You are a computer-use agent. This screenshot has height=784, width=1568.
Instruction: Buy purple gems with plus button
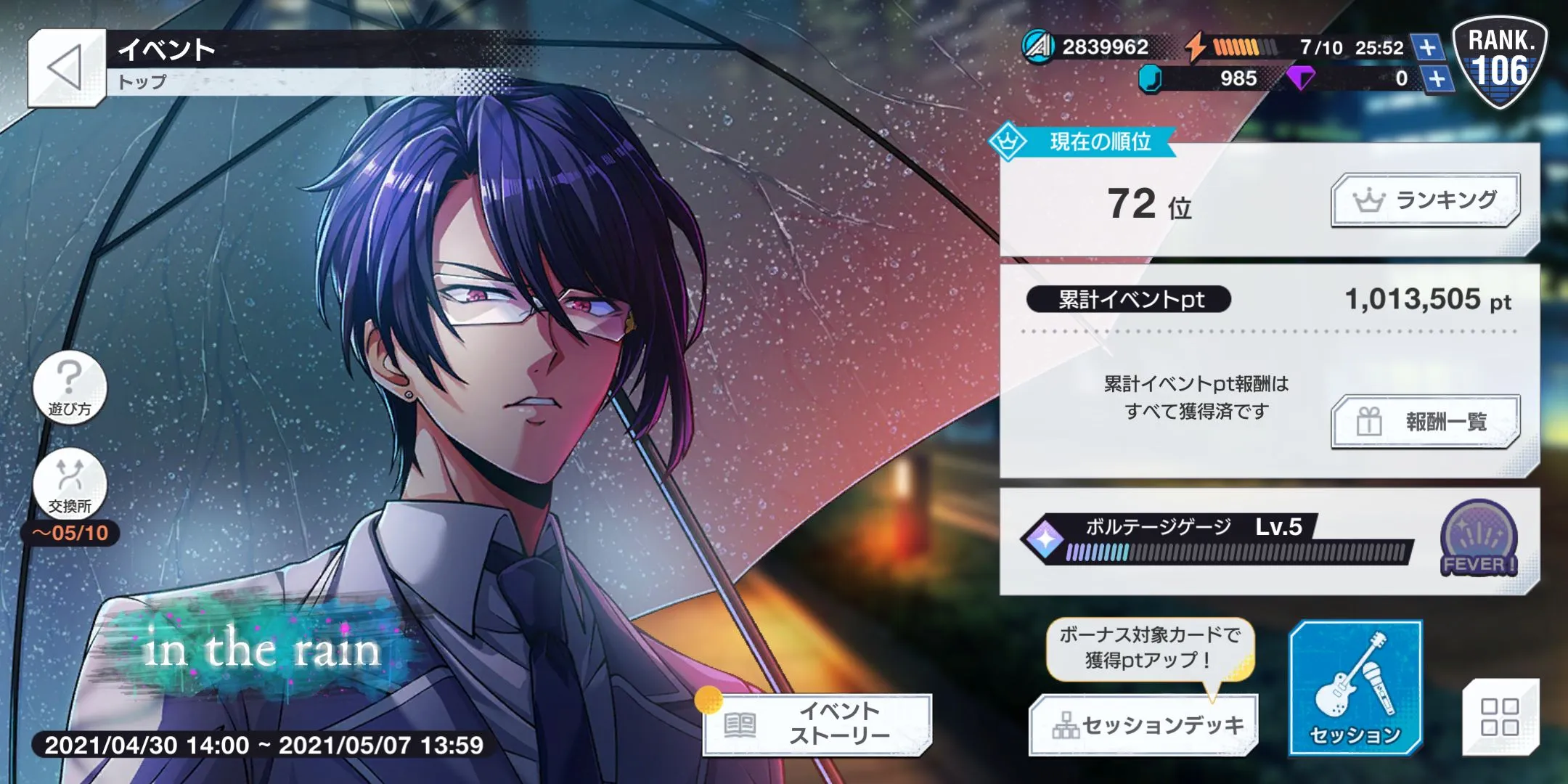point(1438,78)
